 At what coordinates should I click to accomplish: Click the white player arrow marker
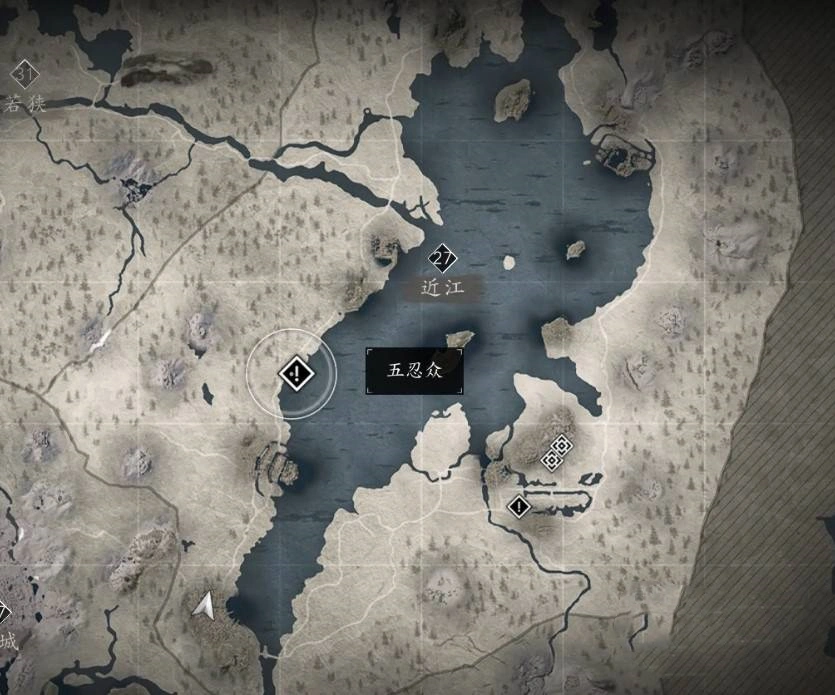205,604
